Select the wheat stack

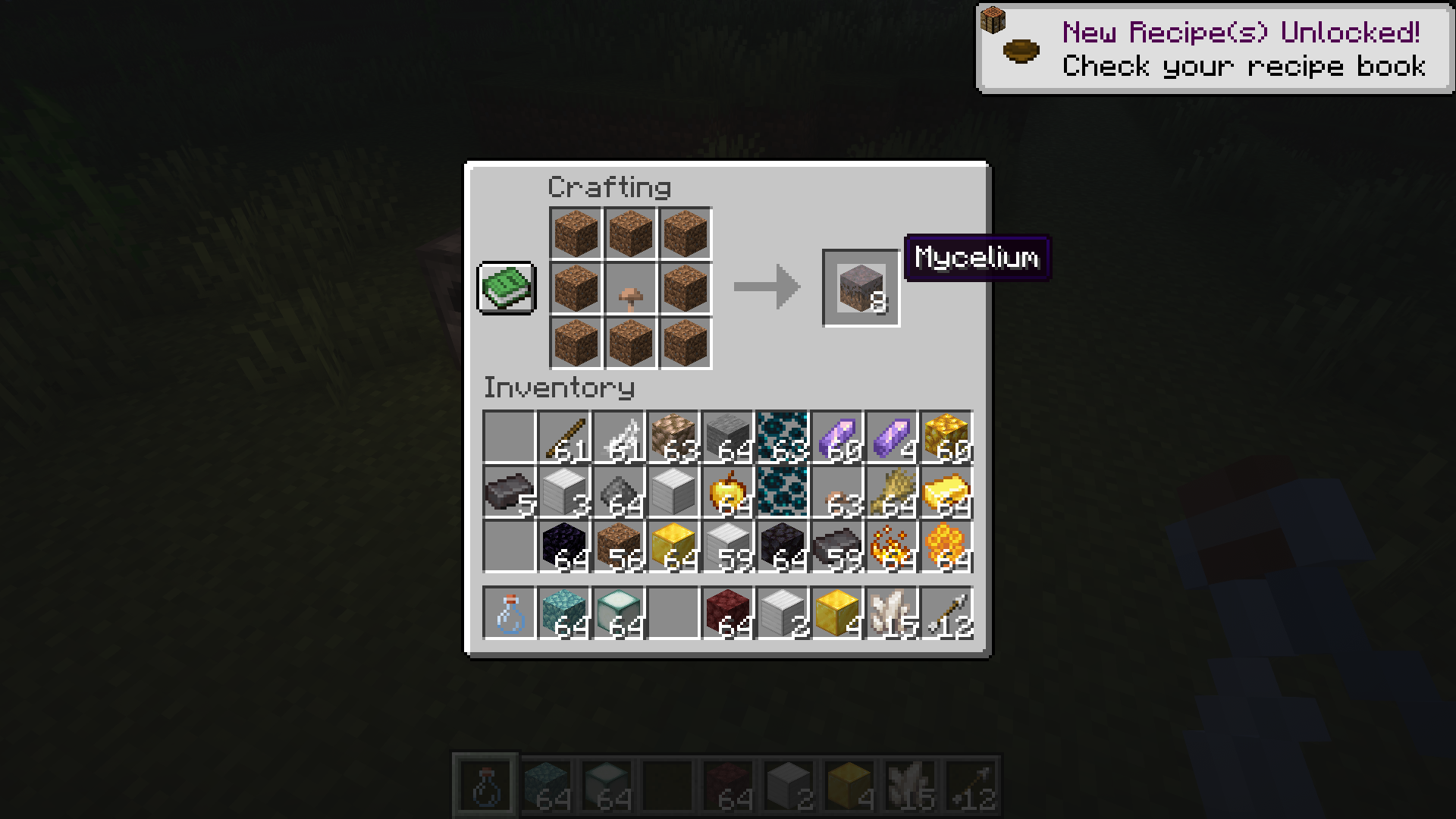(891, 492)
